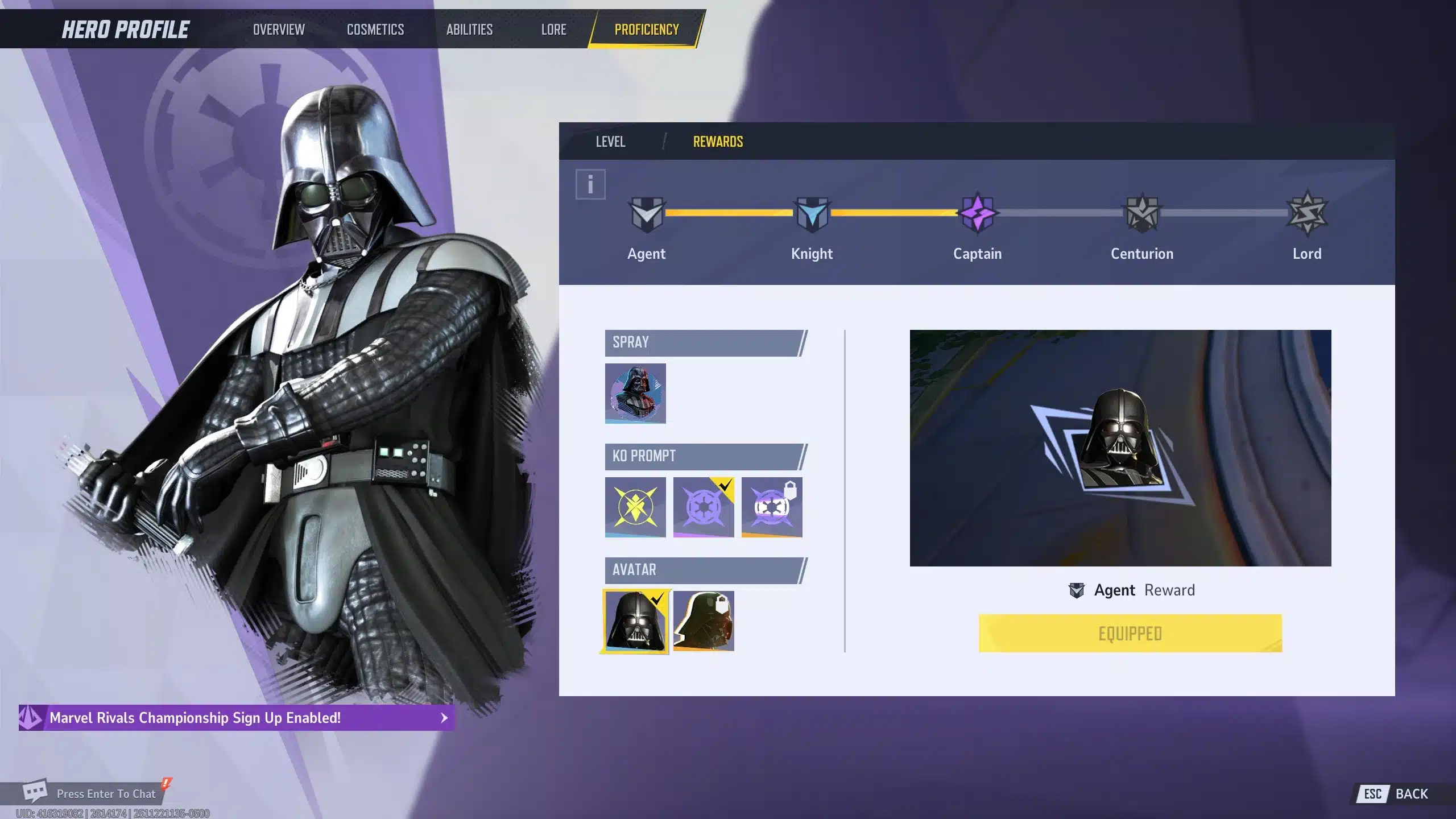Switch to the Cosmetics tab
1456x819 pixels.
point(375,30)
